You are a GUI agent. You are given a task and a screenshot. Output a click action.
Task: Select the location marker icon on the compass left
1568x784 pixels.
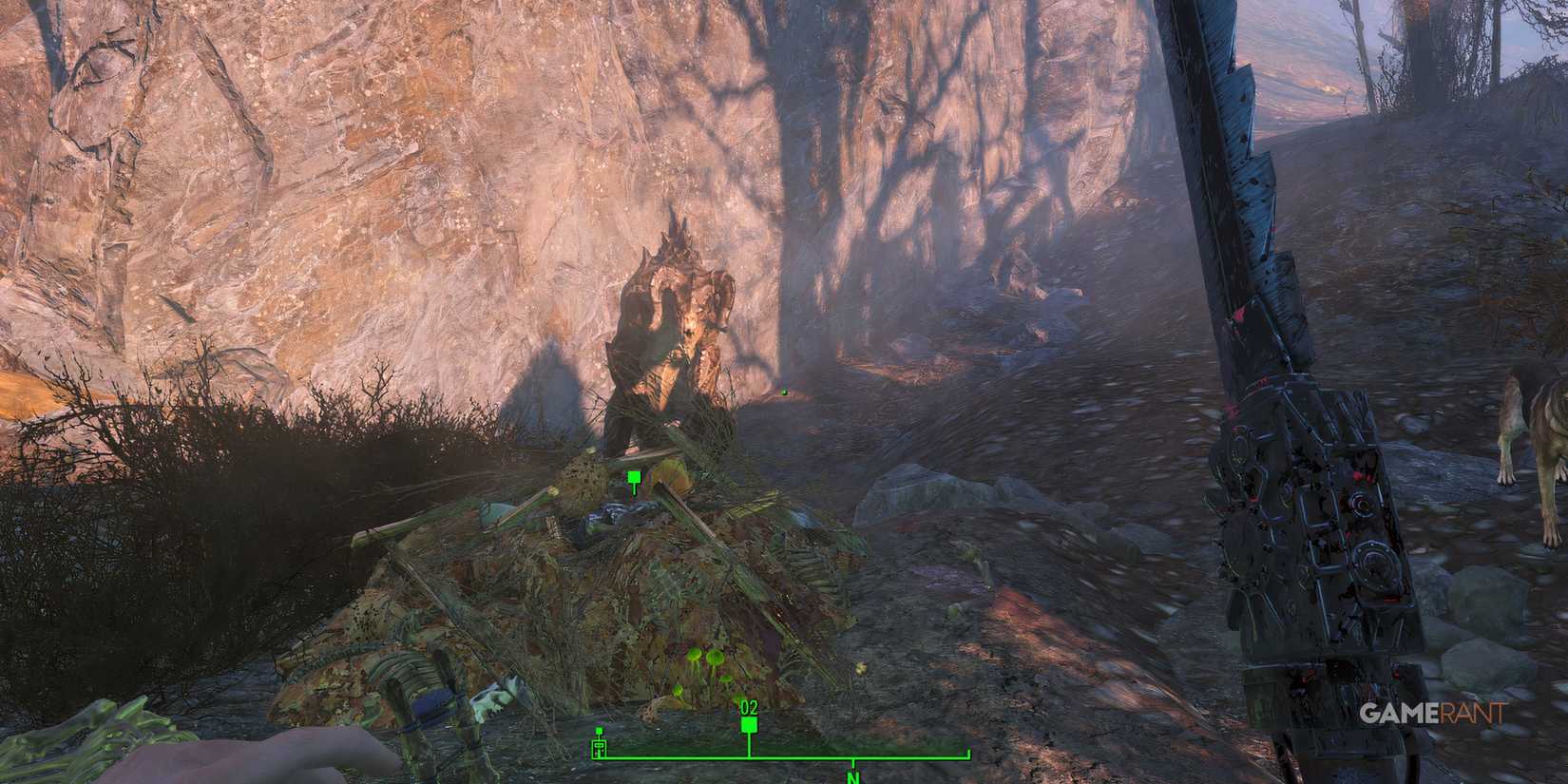599,748
